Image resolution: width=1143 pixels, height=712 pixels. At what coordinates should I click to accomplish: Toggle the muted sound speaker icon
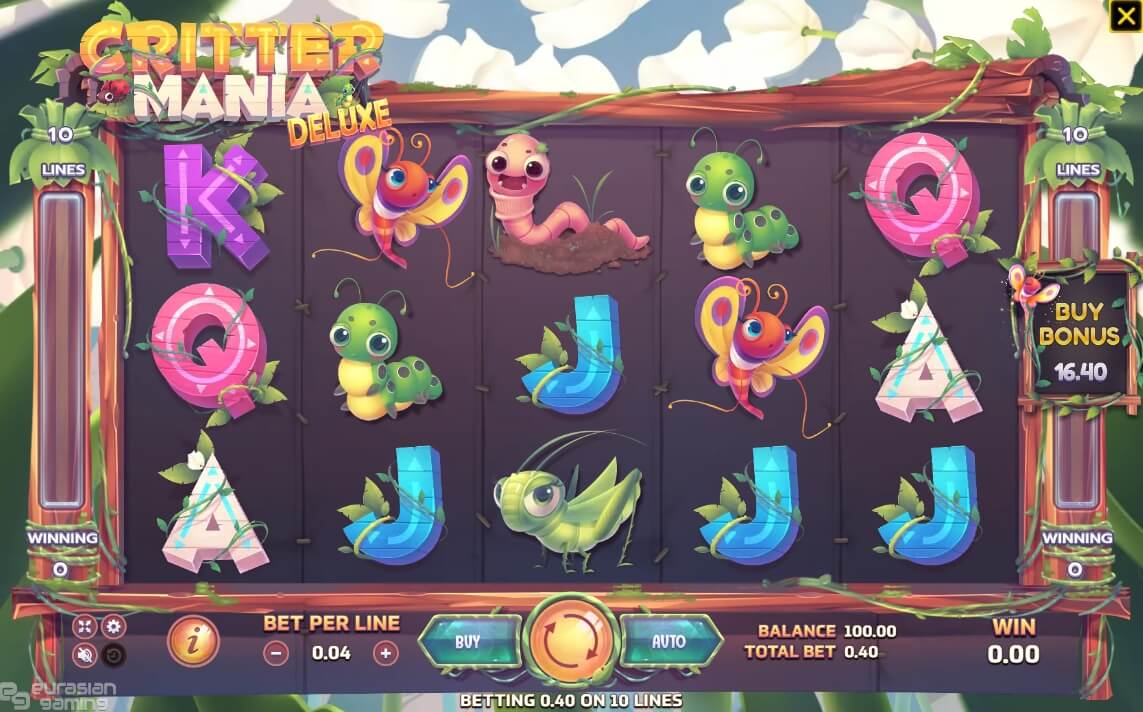point(86,656)
